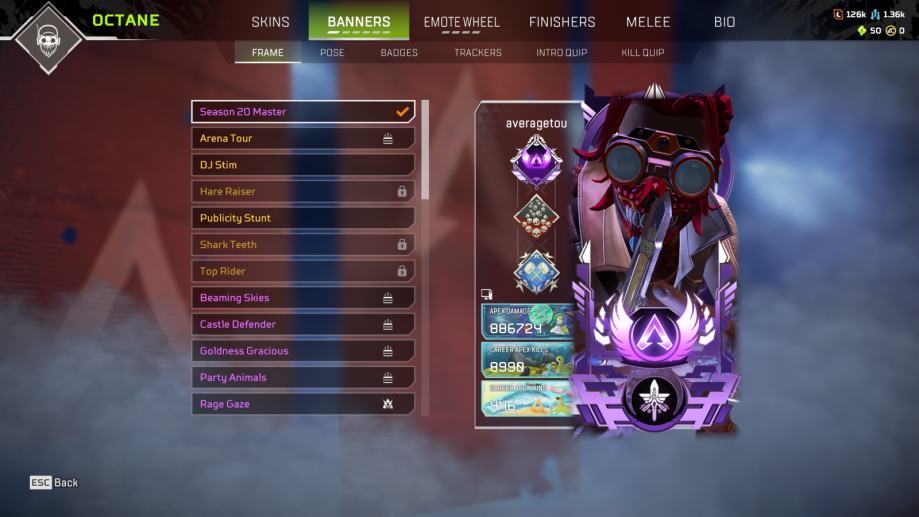Show the Bio tab

pyautogui.click(x=724, y=22)
